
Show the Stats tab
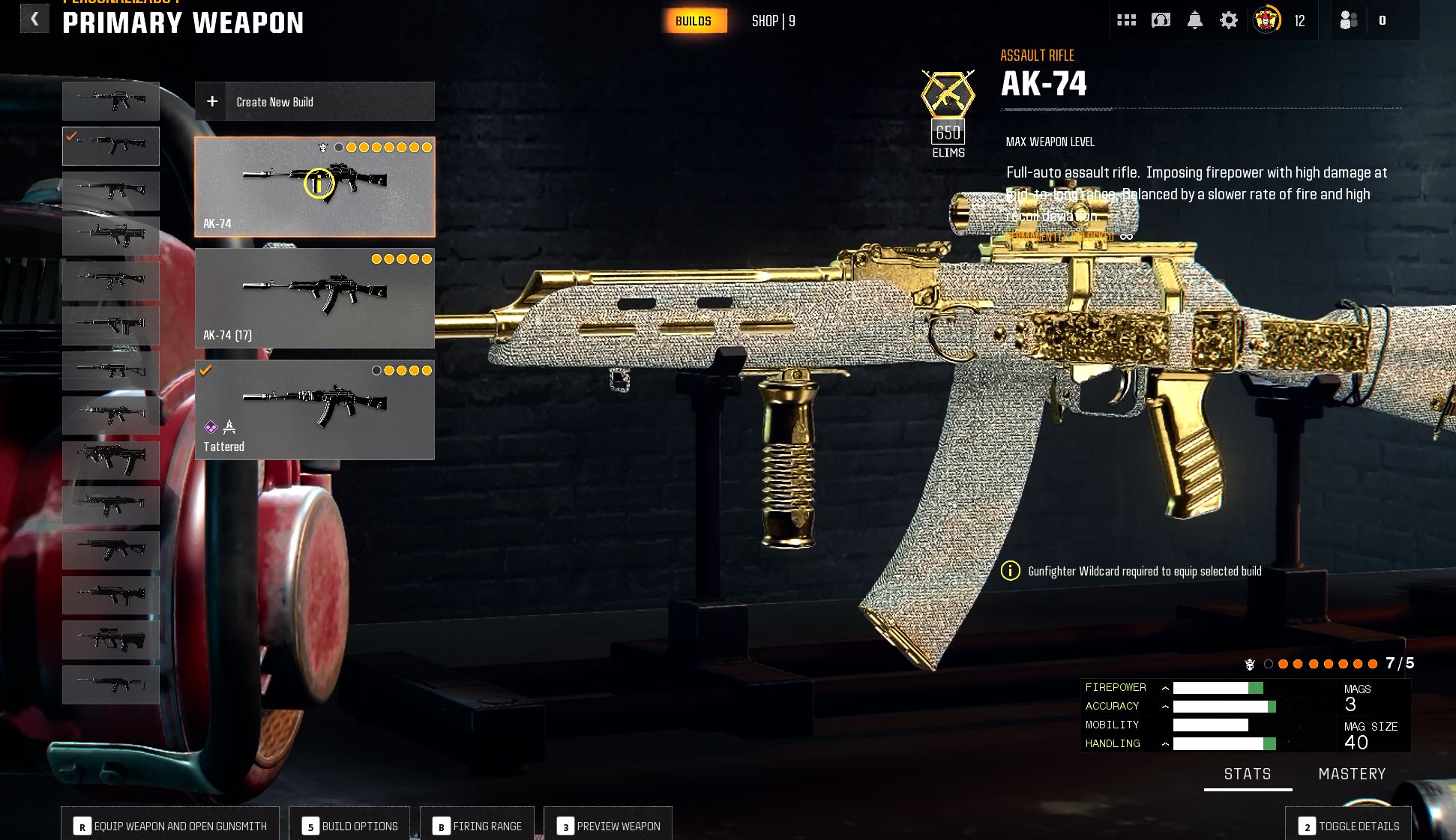tap(1248, 774)
